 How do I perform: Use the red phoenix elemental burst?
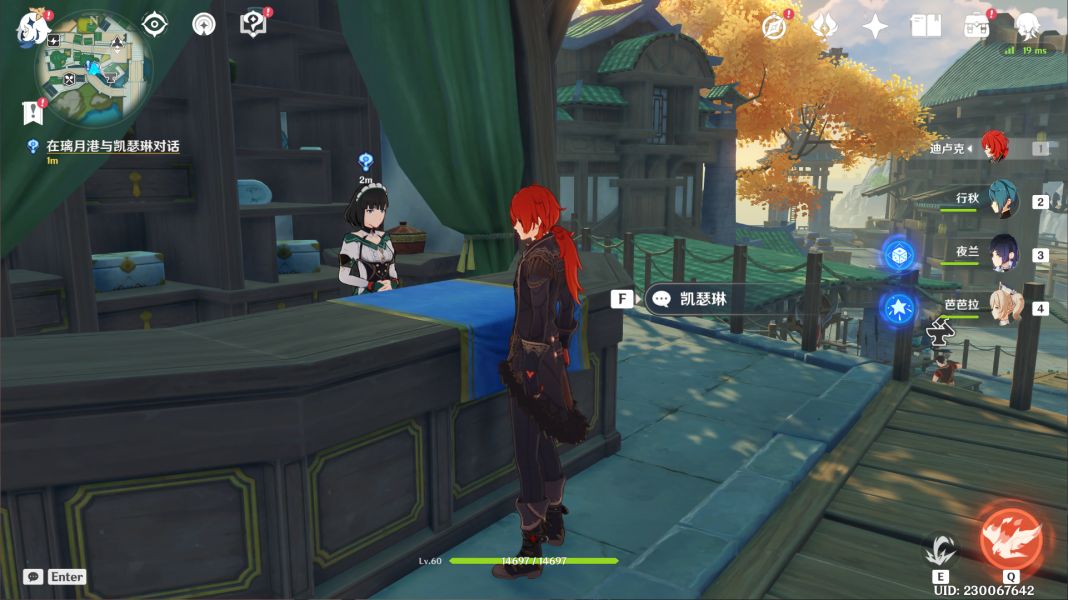click(x=1010, y=540)
